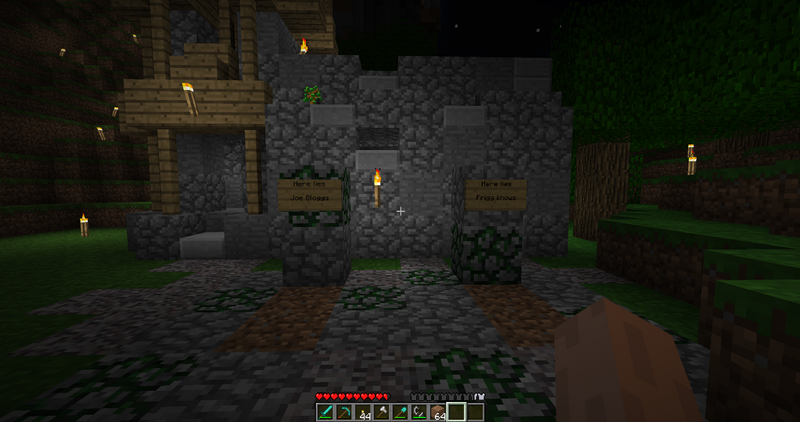Screen dimensions: 800x422
Task: Click the highlighted empty hotbar slot
Action: click(x=456, y=412)
